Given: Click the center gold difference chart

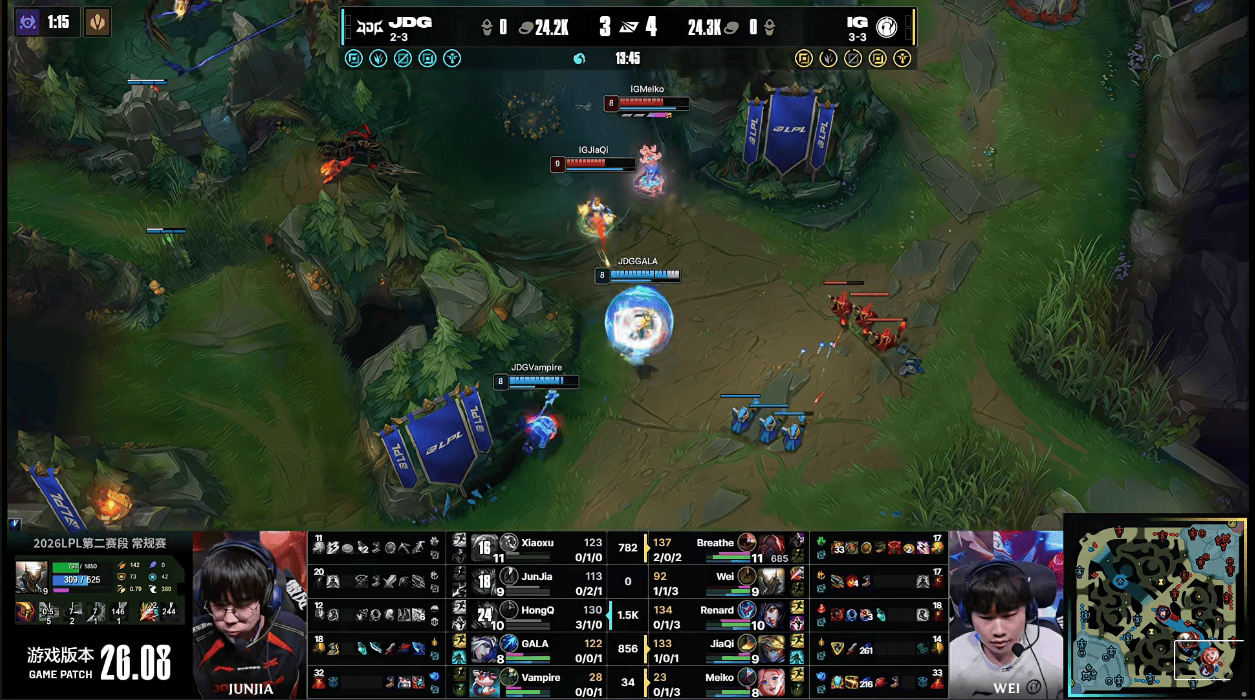Looking at the screenshot, I should [x=628, y=614].
